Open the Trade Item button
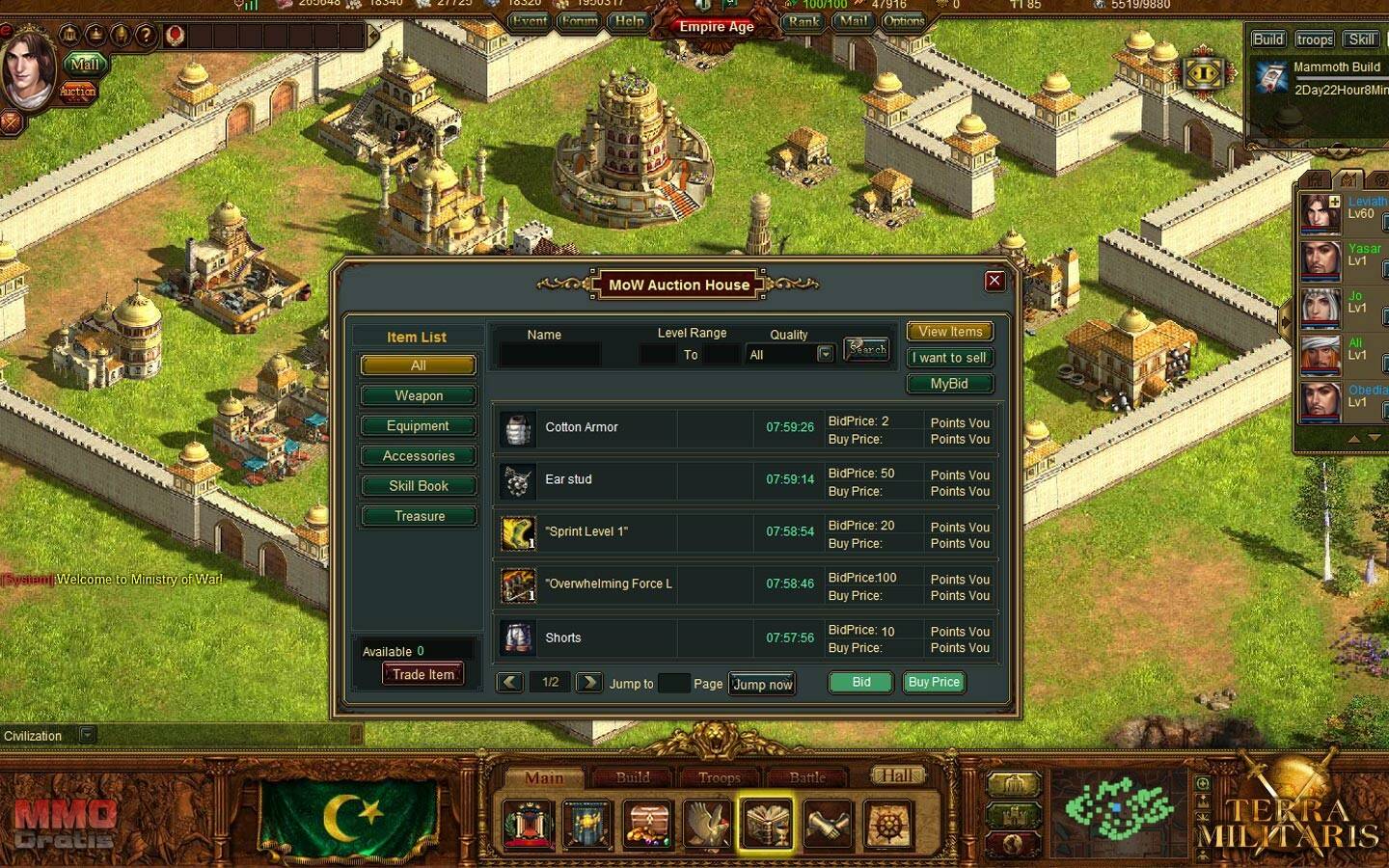 tap(422, 674)
